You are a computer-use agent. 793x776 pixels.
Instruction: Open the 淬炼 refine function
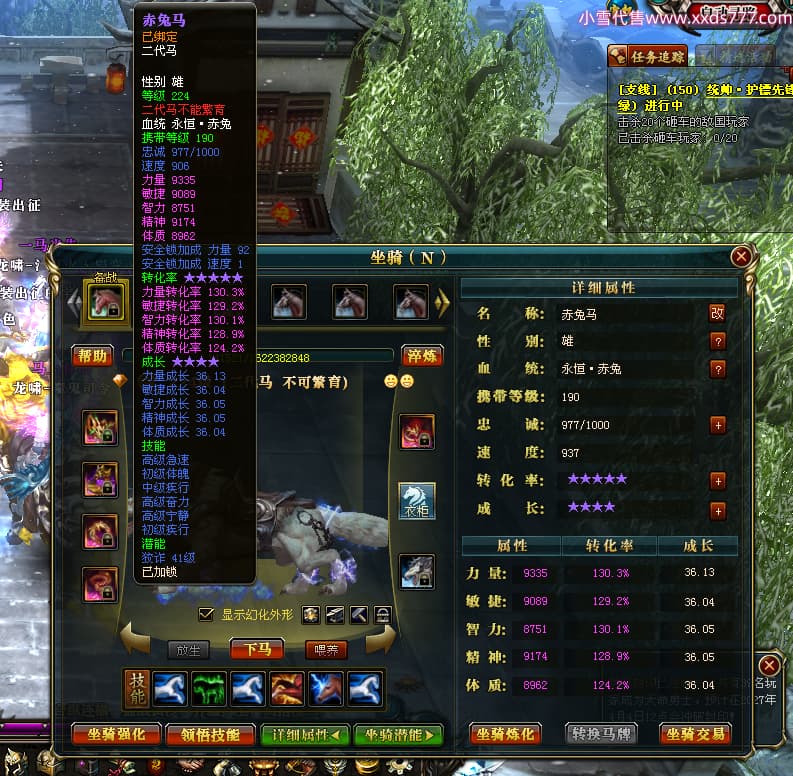pos(422,355)
